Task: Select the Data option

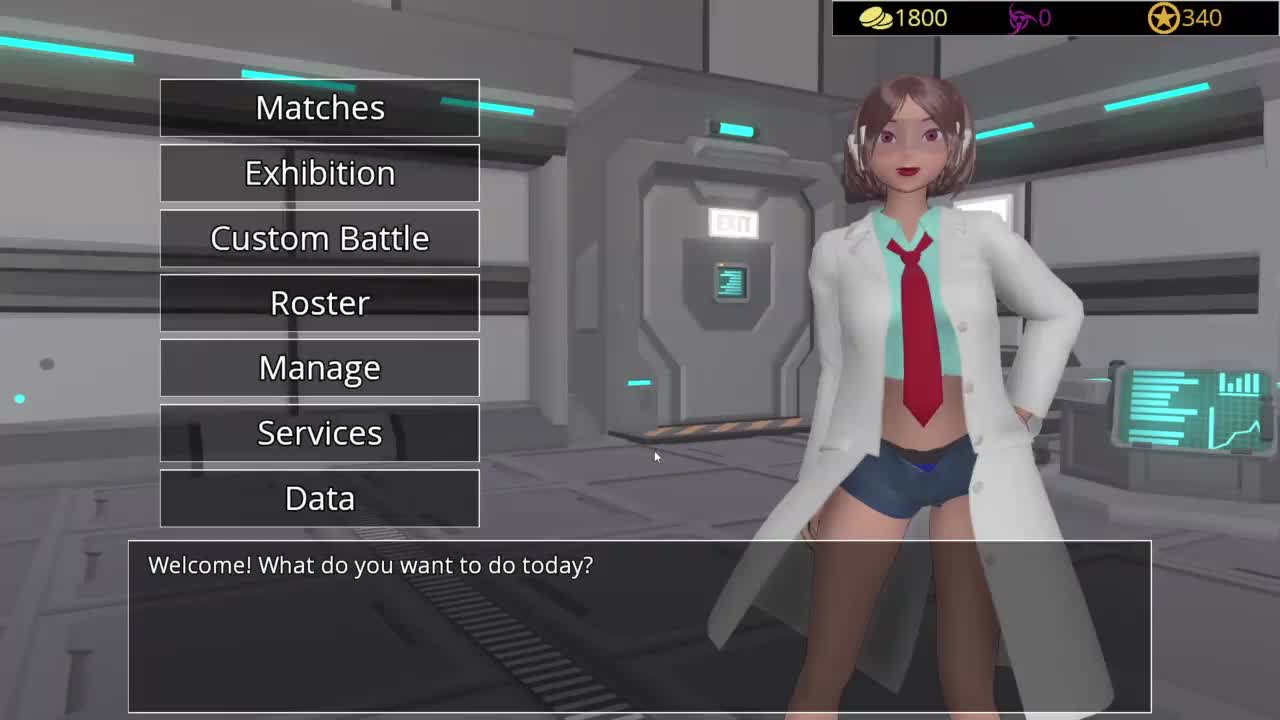Action: point(320,498)
